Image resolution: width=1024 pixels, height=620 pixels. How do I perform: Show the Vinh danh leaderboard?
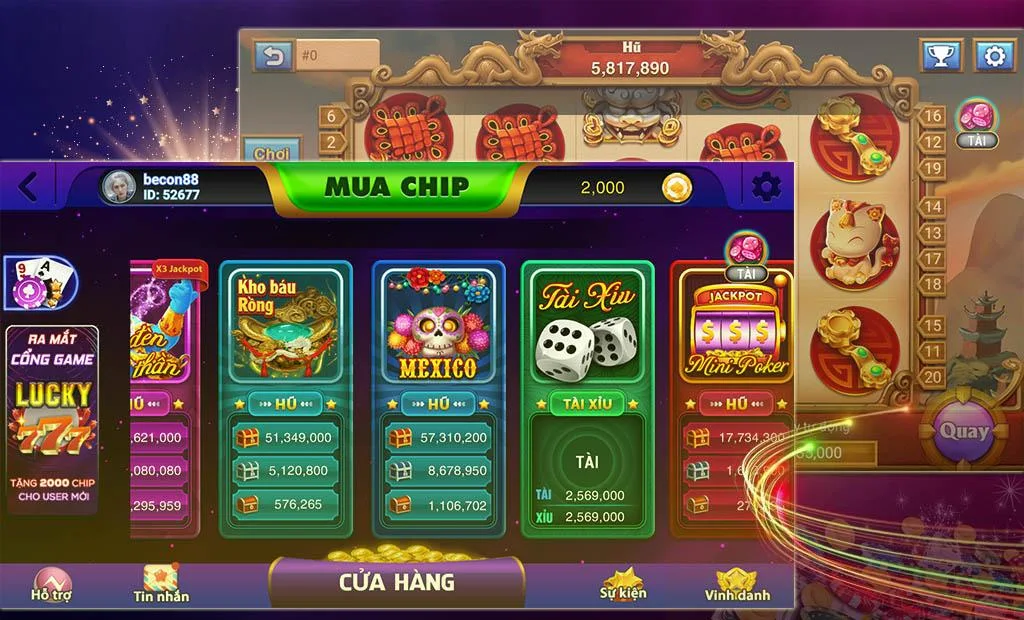737,584
